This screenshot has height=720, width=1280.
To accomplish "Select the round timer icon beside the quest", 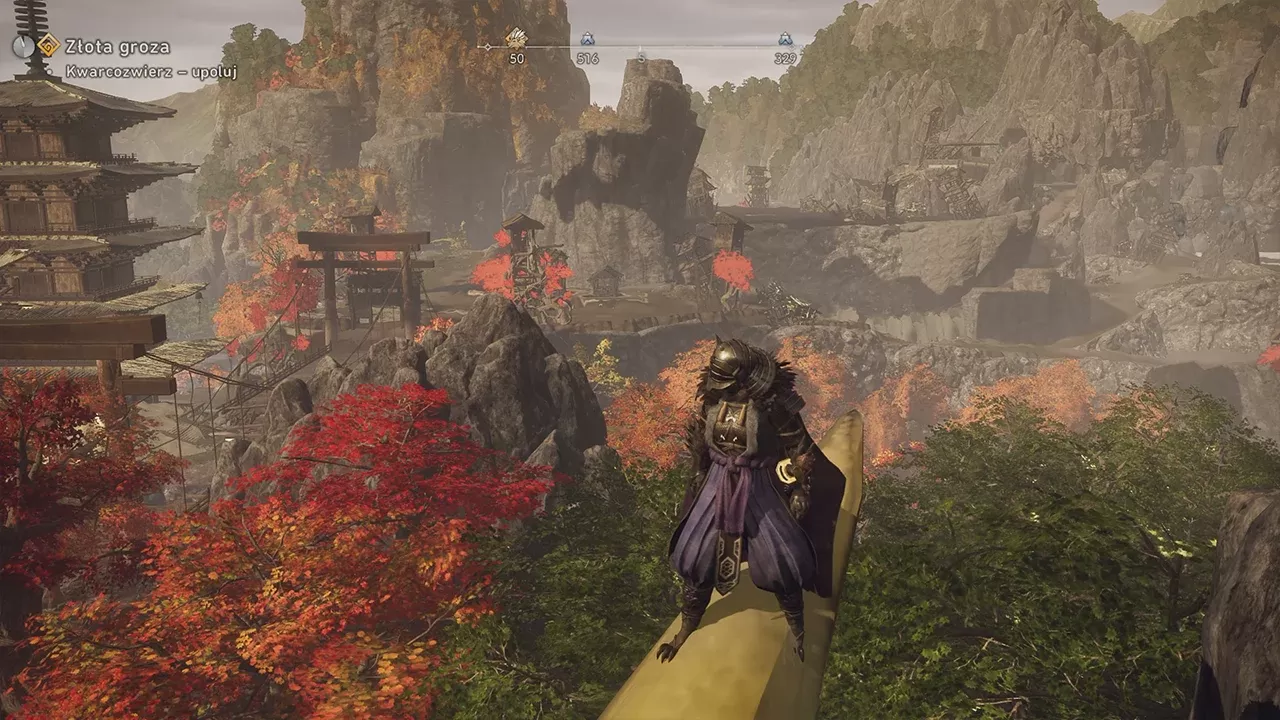I will tap(23, 45).
